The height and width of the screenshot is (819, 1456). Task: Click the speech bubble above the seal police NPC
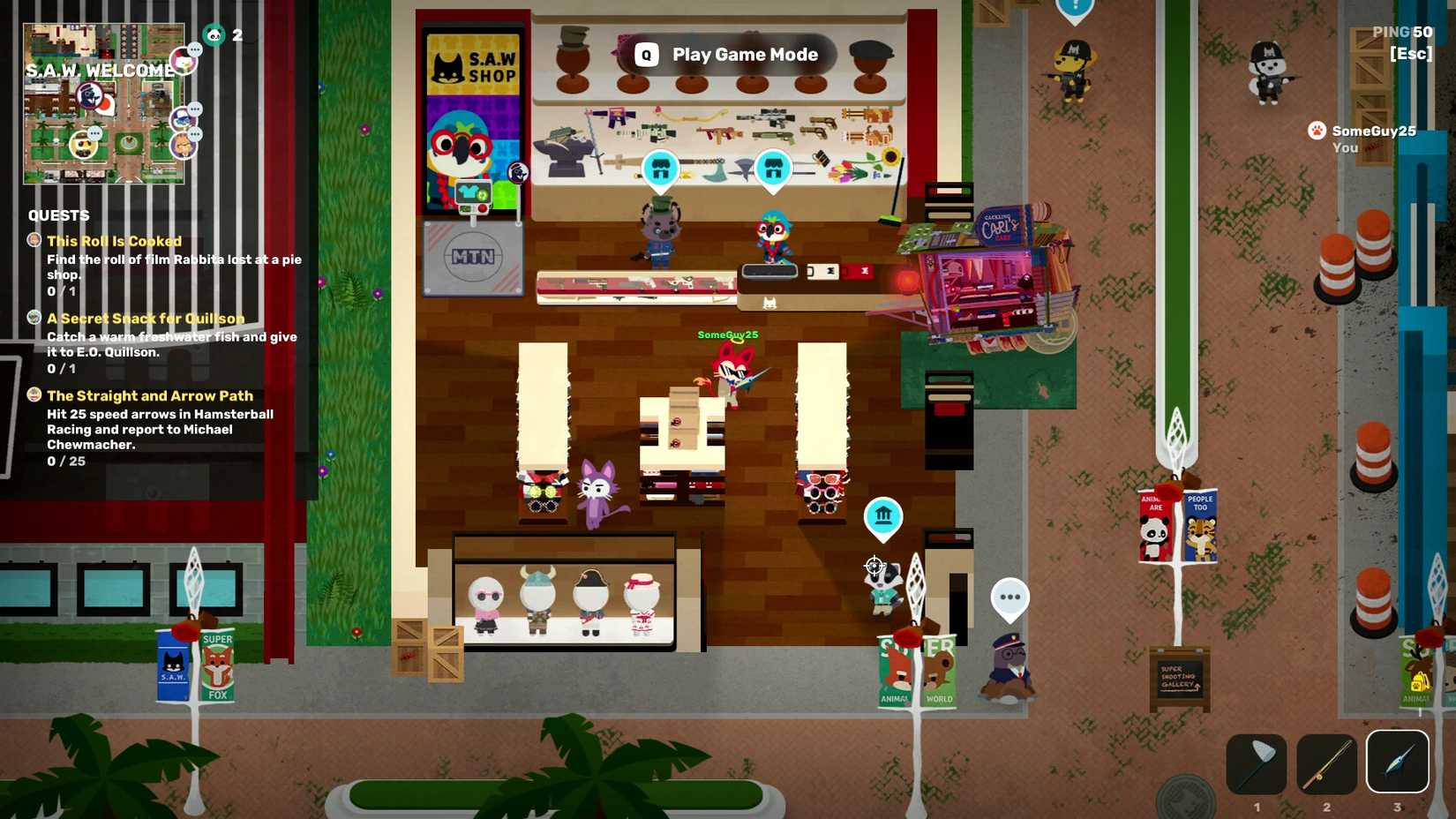pos(1009,598)
